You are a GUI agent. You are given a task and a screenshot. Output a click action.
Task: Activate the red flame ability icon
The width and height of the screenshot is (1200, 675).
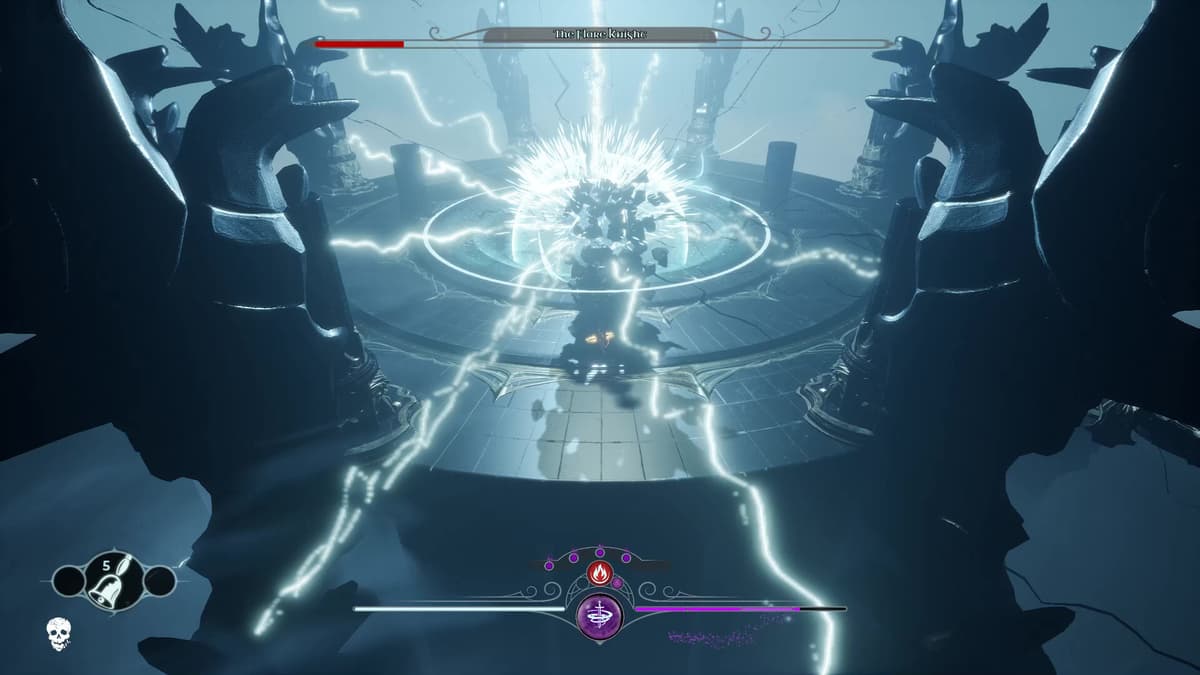[x=599, y=573]
